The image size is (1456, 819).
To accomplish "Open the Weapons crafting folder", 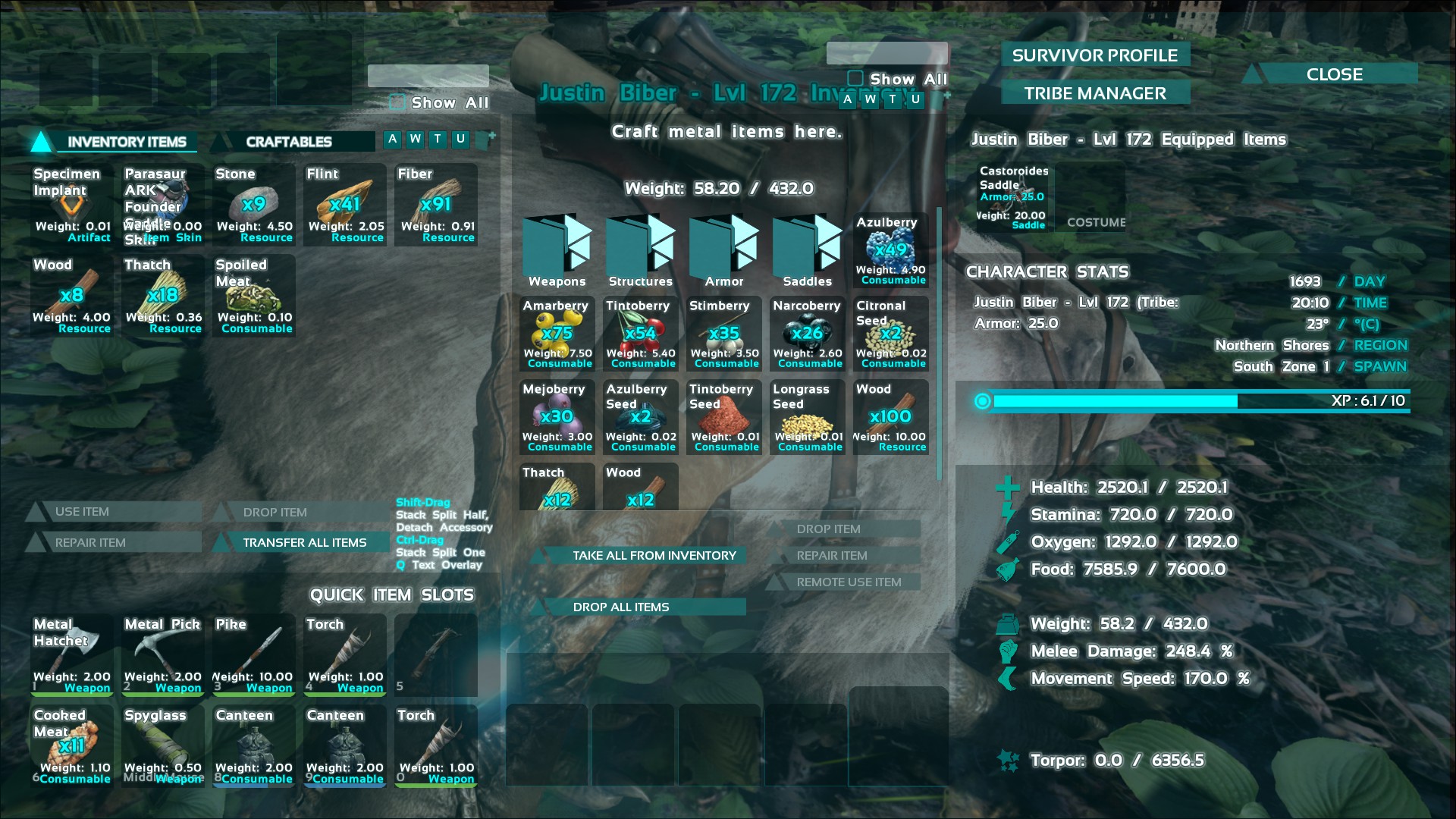I will point(557,251).
